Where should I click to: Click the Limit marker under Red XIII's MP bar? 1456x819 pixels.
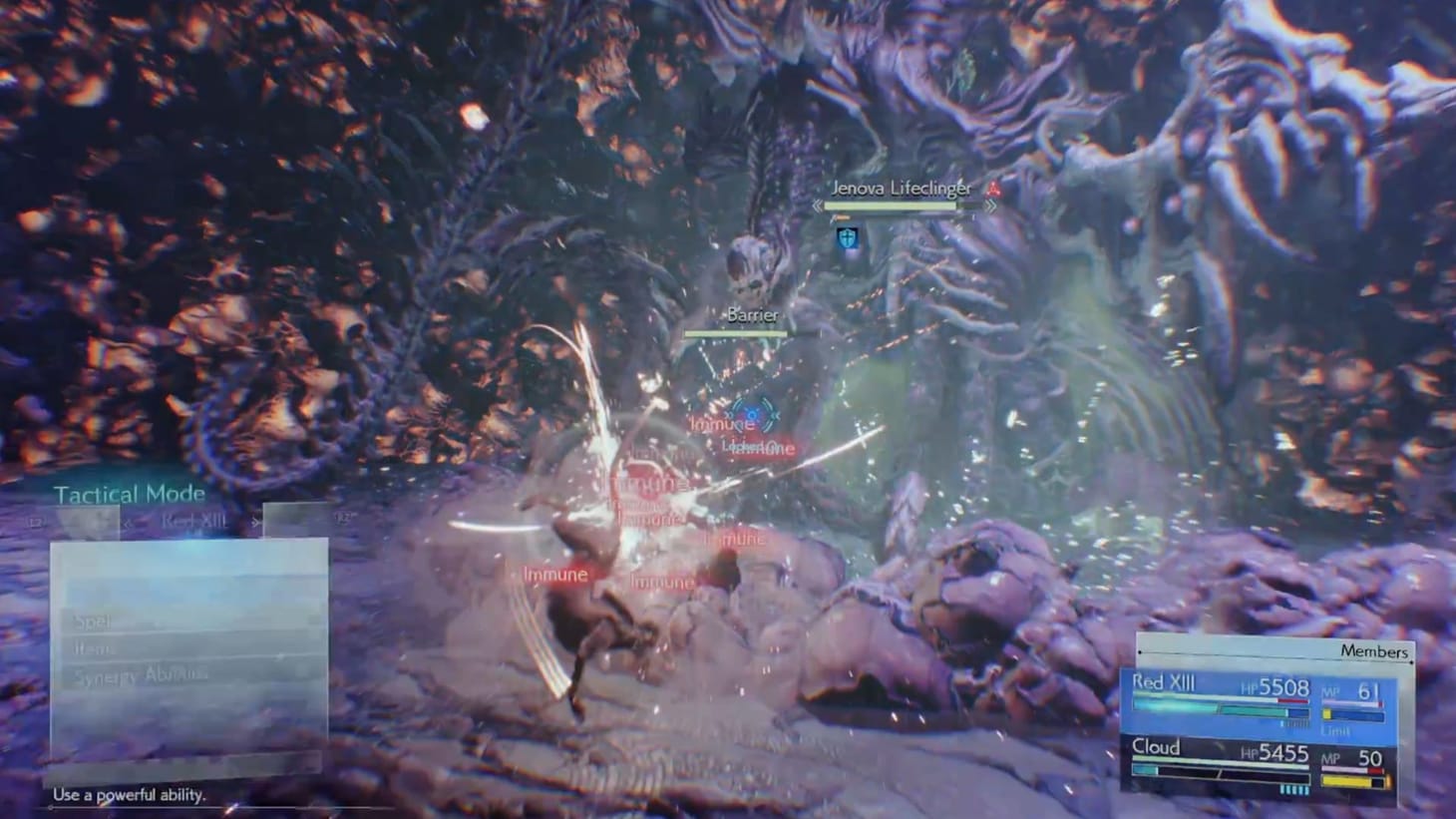click(1336, 729)
